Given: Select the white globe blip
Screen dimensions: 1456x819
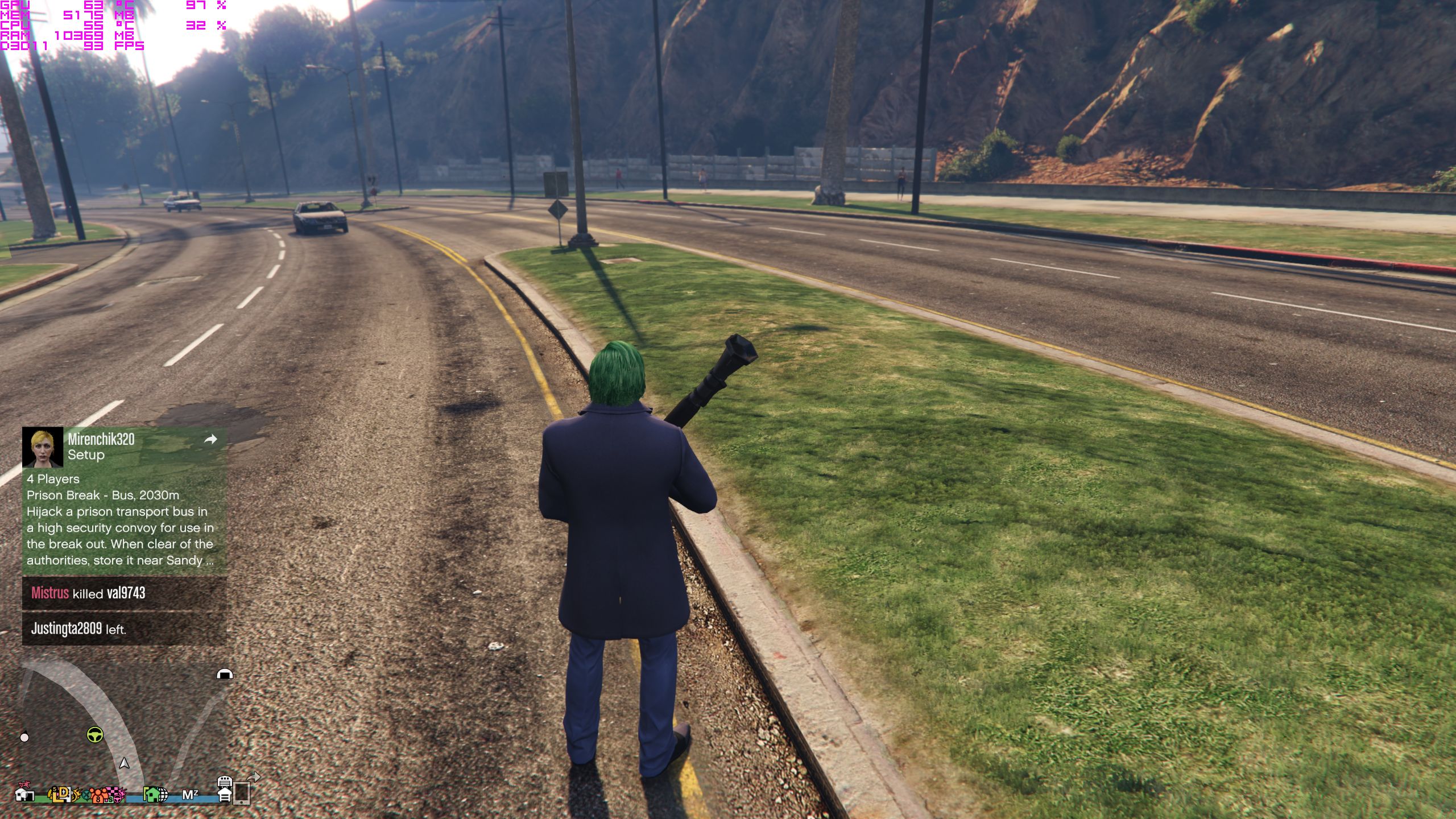Looking at the screenshot, I should pos(162,795).
